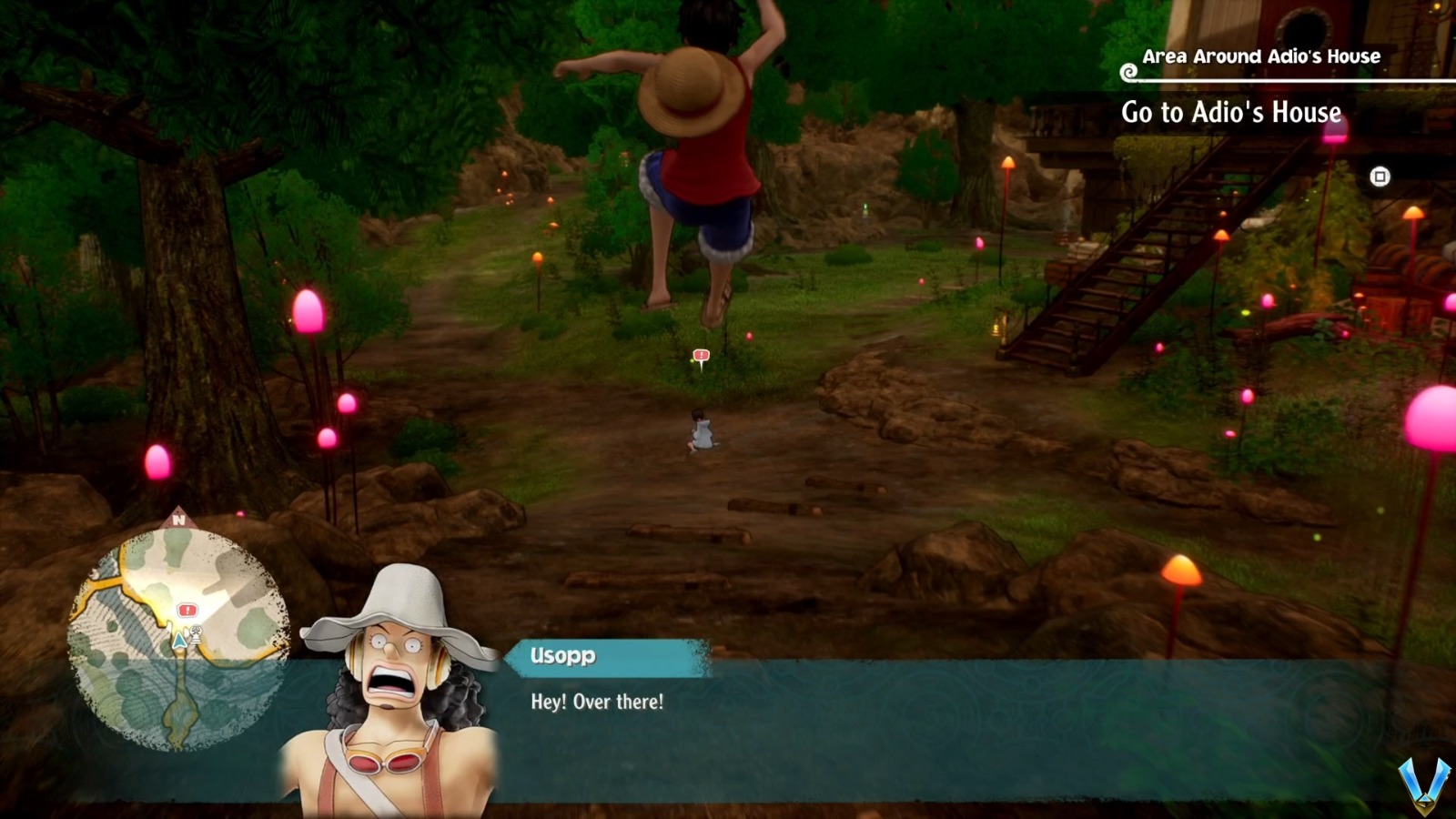
Task: Click the exclamation bubble above the small NPC
Action: click(701, 357)
